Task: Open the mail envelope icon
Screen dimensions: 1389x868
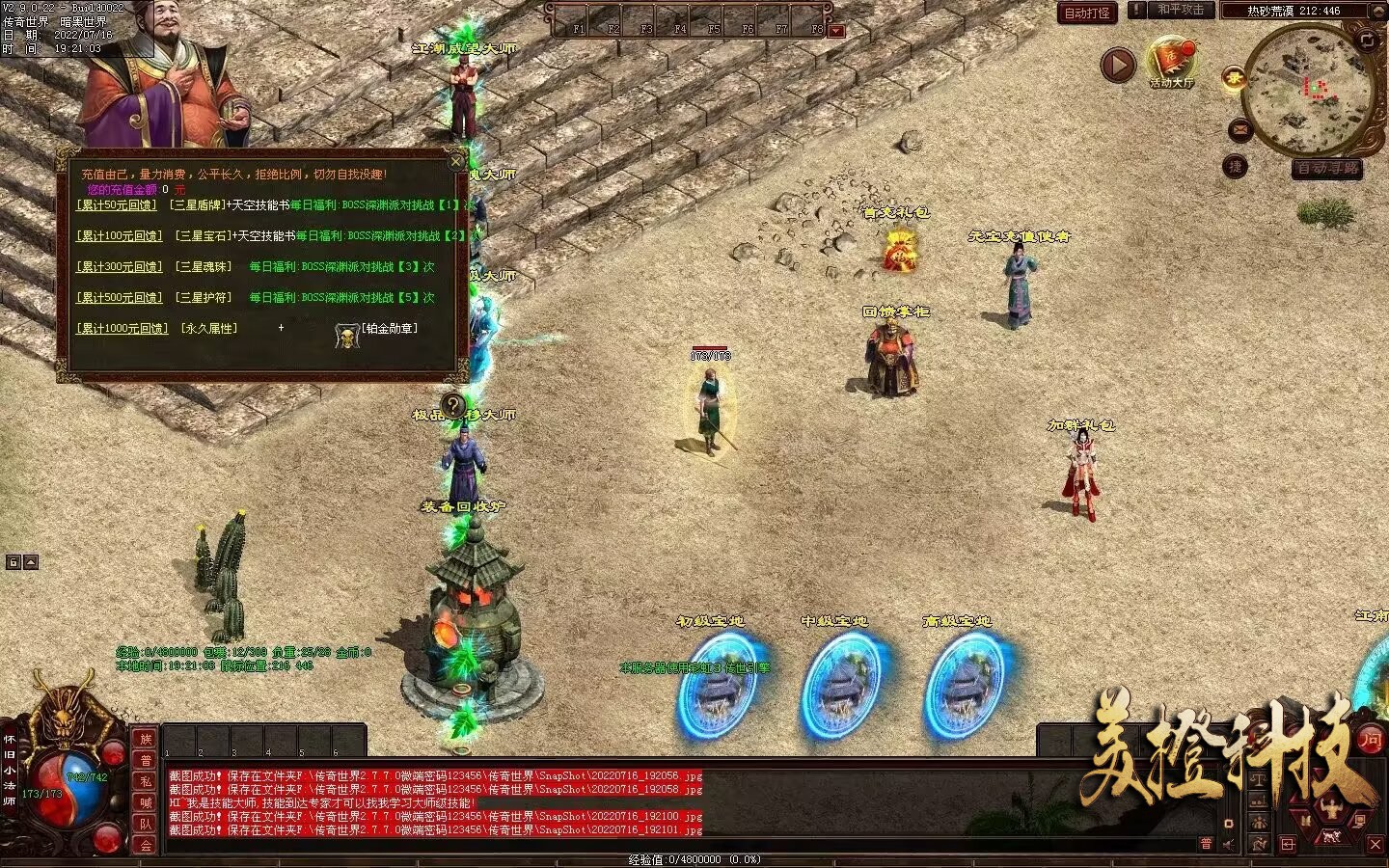Action: pos(1239,128)
